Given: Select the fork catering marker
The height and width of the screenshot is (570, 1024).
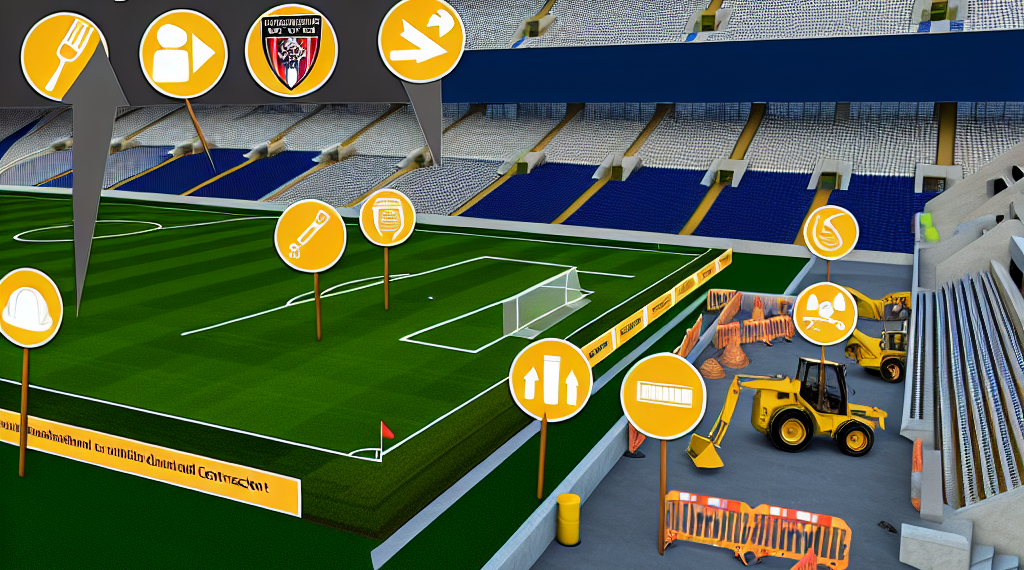Looking at the screenshot, I should [x=64, y=55].
